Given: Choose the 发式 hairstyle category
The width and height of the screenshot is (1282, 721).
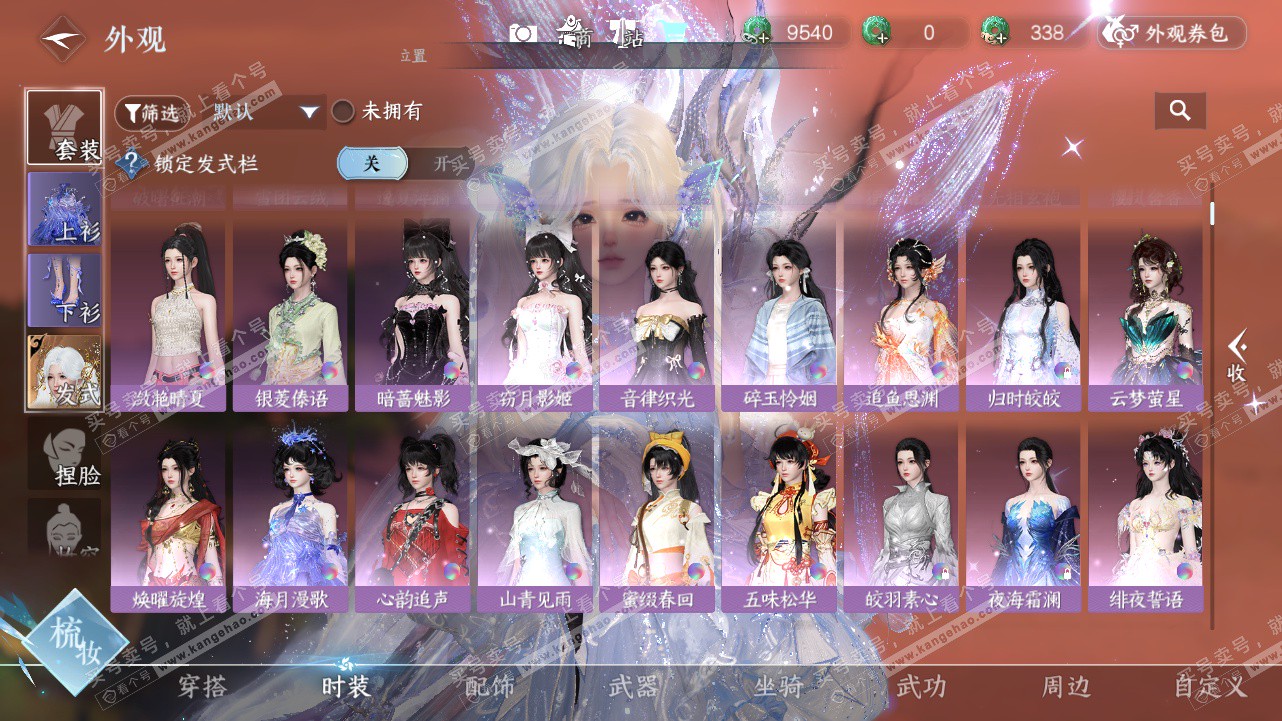Looking at the screenshot, I should click(64, 372).
